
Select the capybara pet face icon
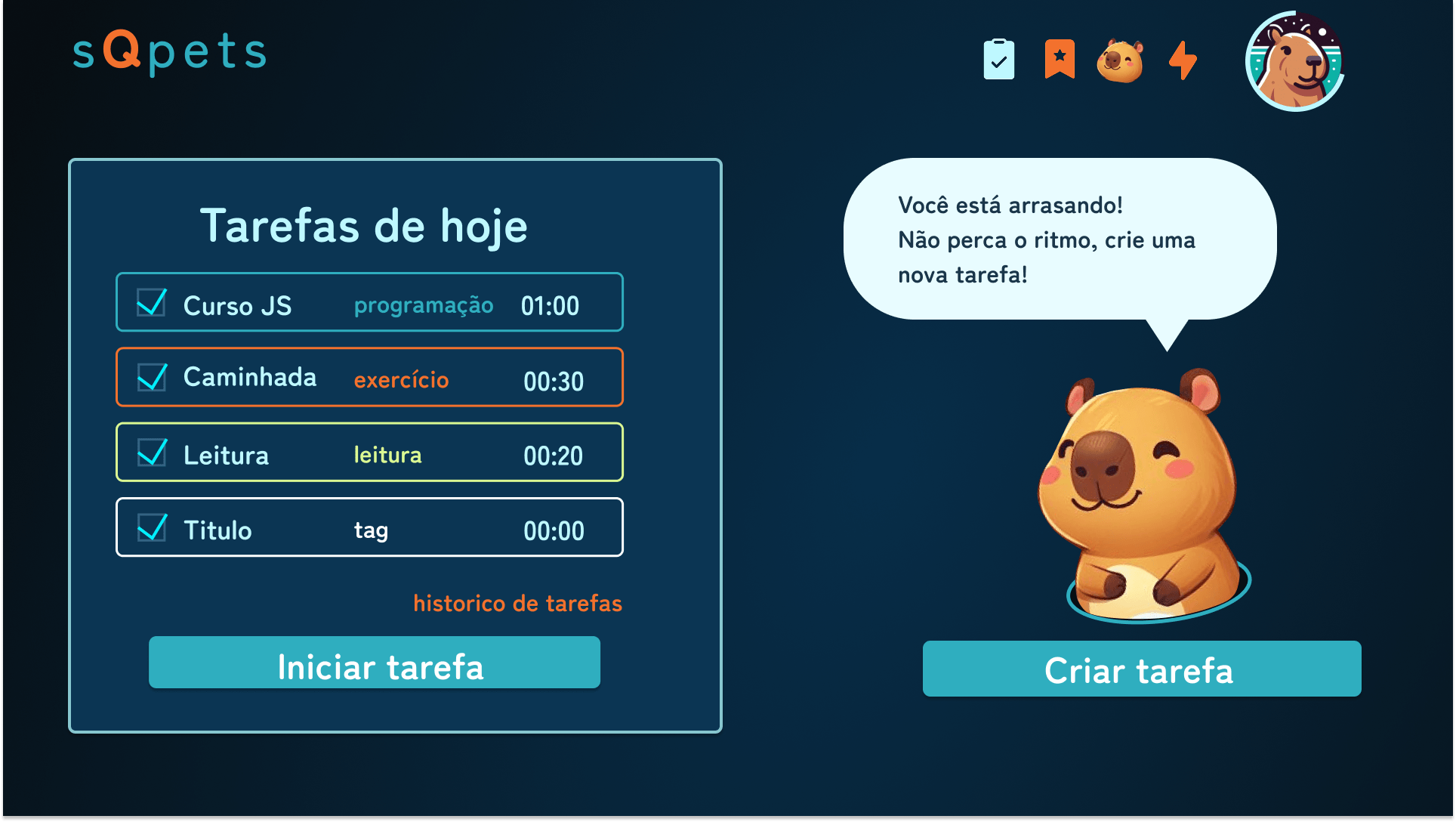point(1120,60)
